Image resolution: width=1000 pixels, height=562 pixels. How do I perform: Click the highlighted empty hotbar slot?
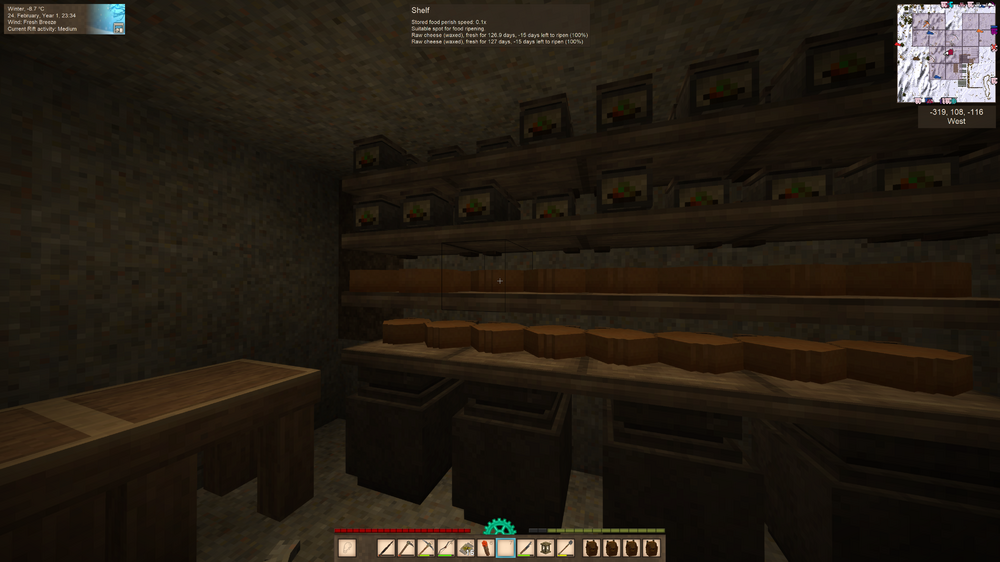pyautogui.click(x=506, y=548)
